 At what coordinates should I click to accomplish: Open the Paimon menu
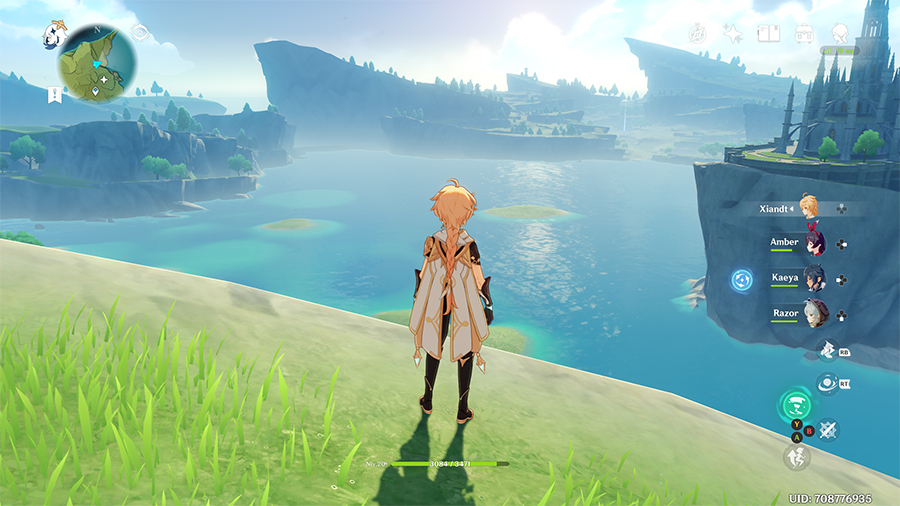click(53, 35)
